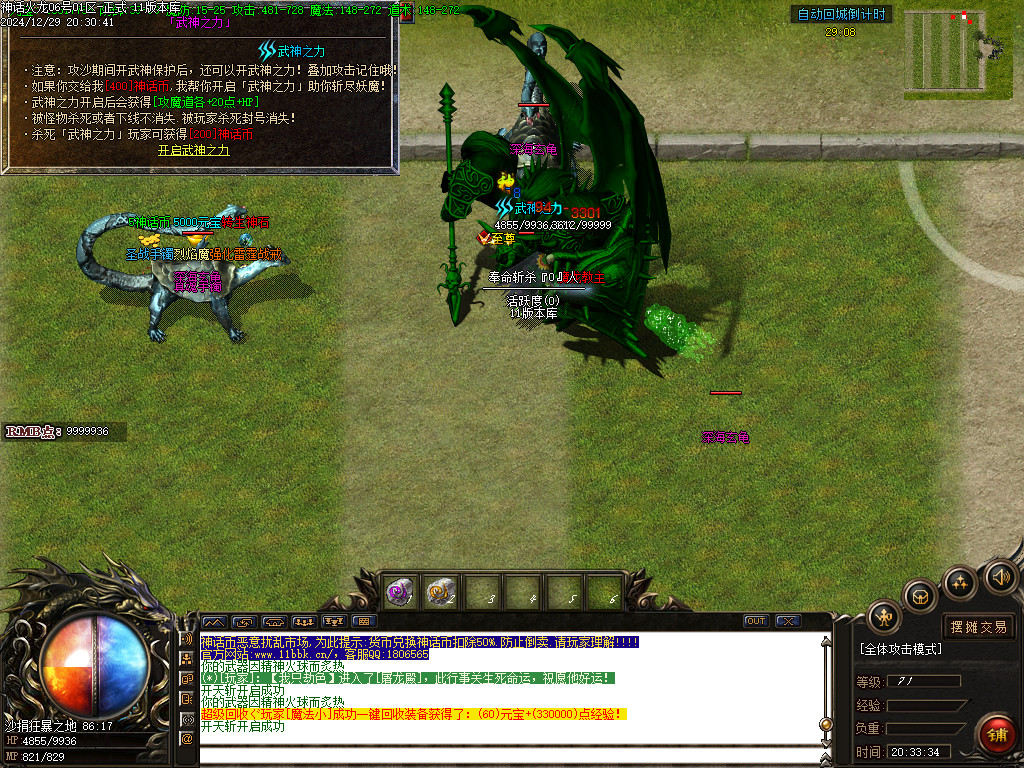This screenshot has height=768, width=1024.
Task: Open the bag inventory icon
Action: pos(920,597)
